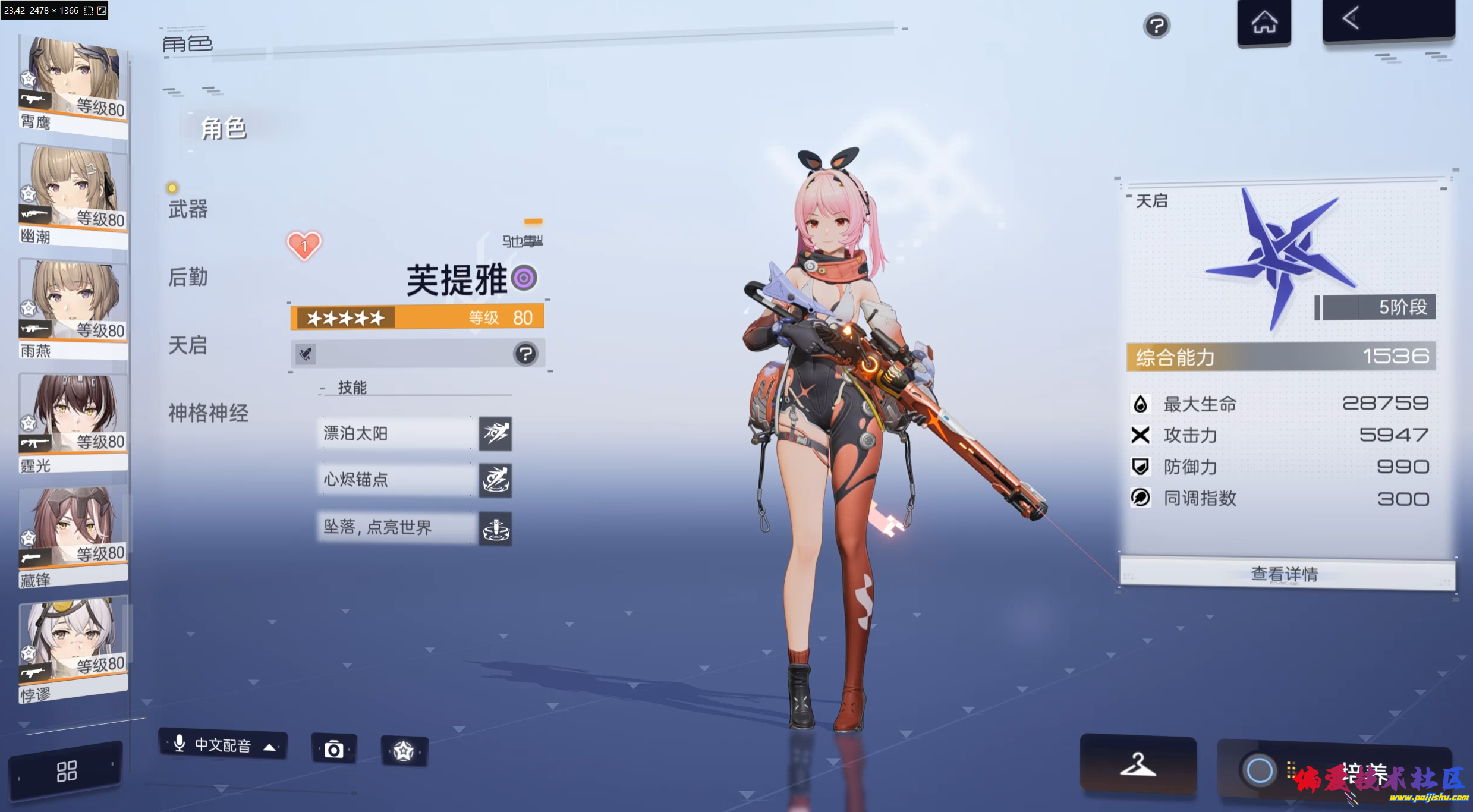Open 查看详情 stat details
The width and height of the screenshot is (1473, 812).
(1285, 573)
